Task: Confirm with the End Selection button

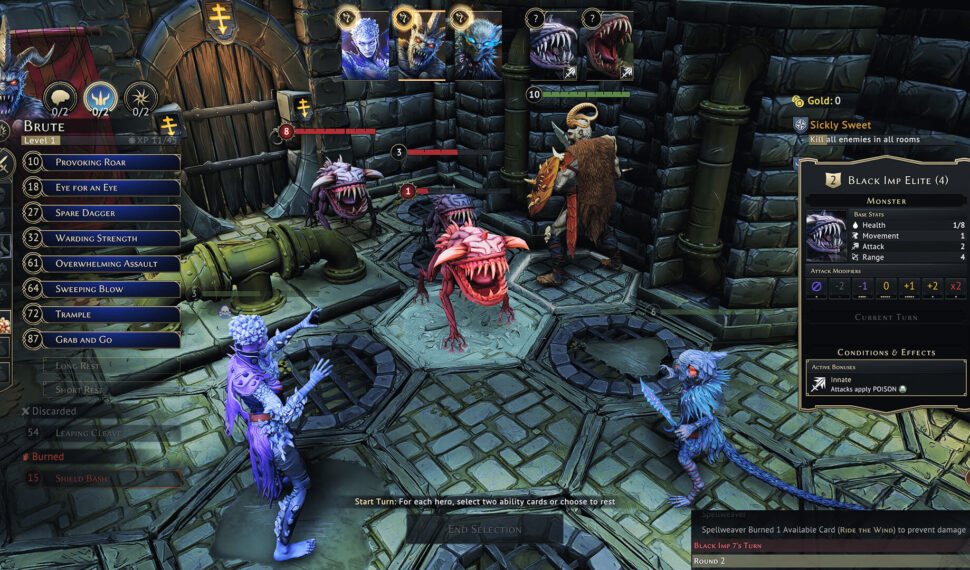Action: point(484,529)
